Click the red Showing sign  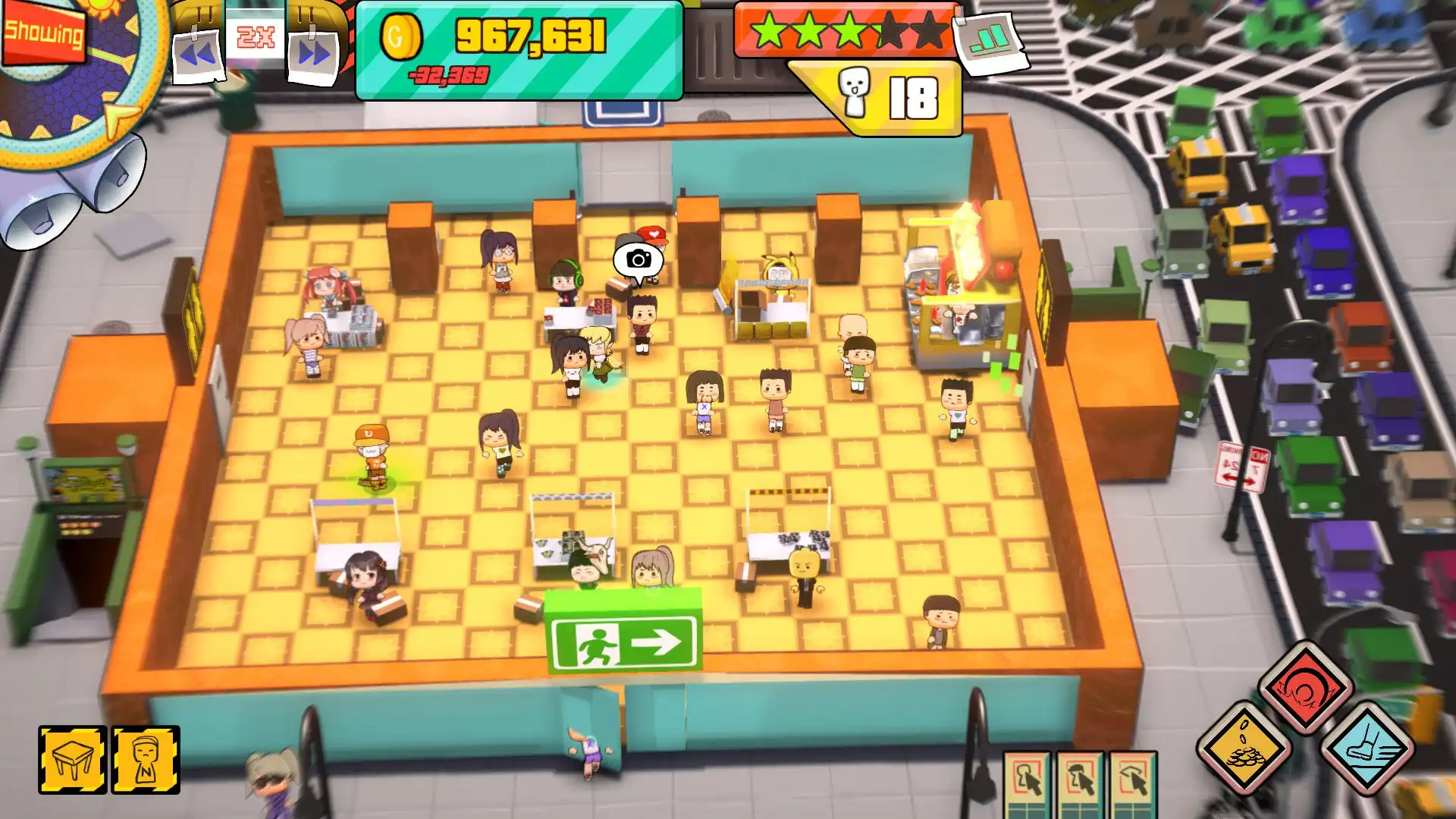click(42, 34)
